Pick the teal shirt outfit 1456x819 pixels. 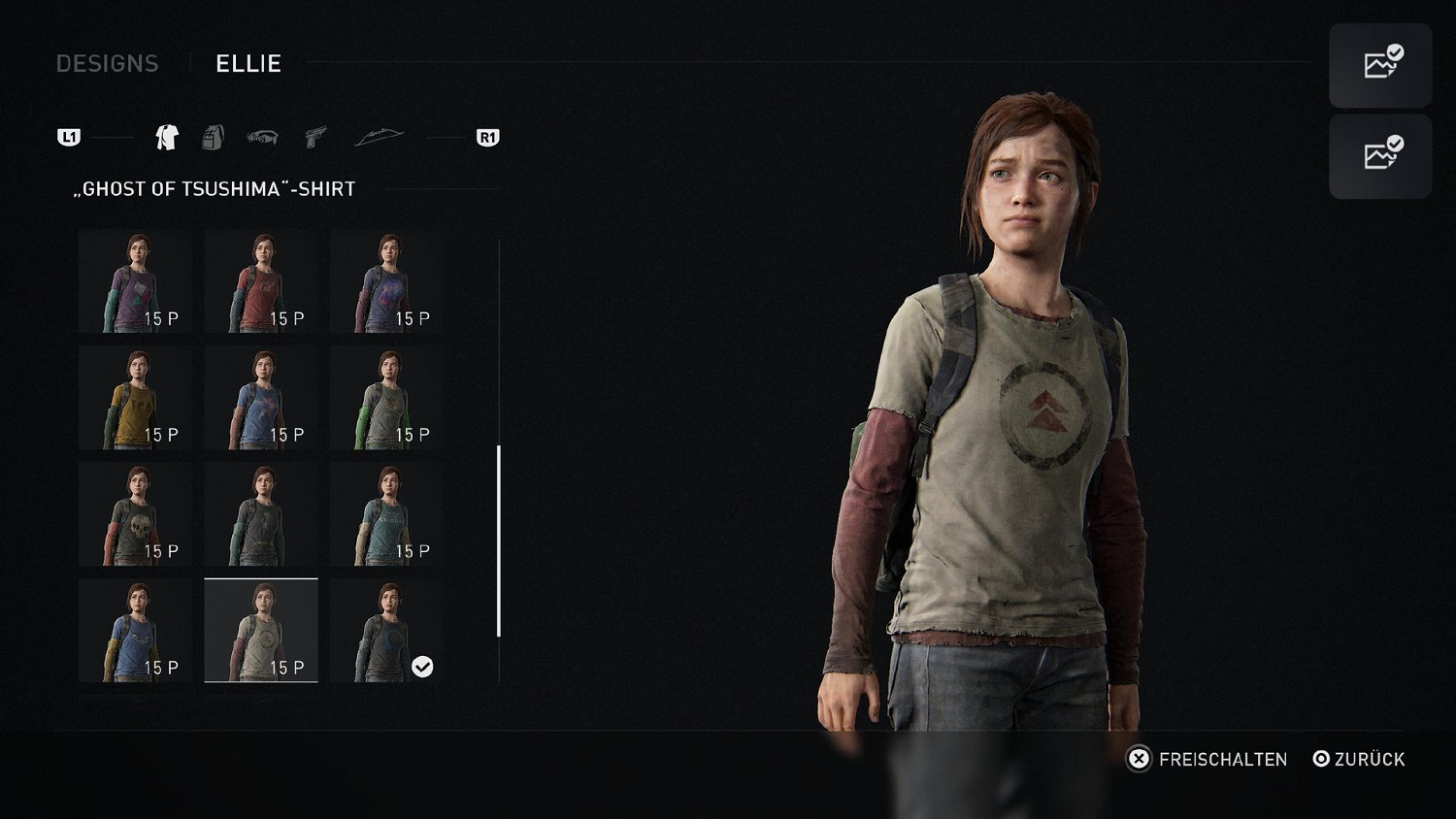coord(386,514)
